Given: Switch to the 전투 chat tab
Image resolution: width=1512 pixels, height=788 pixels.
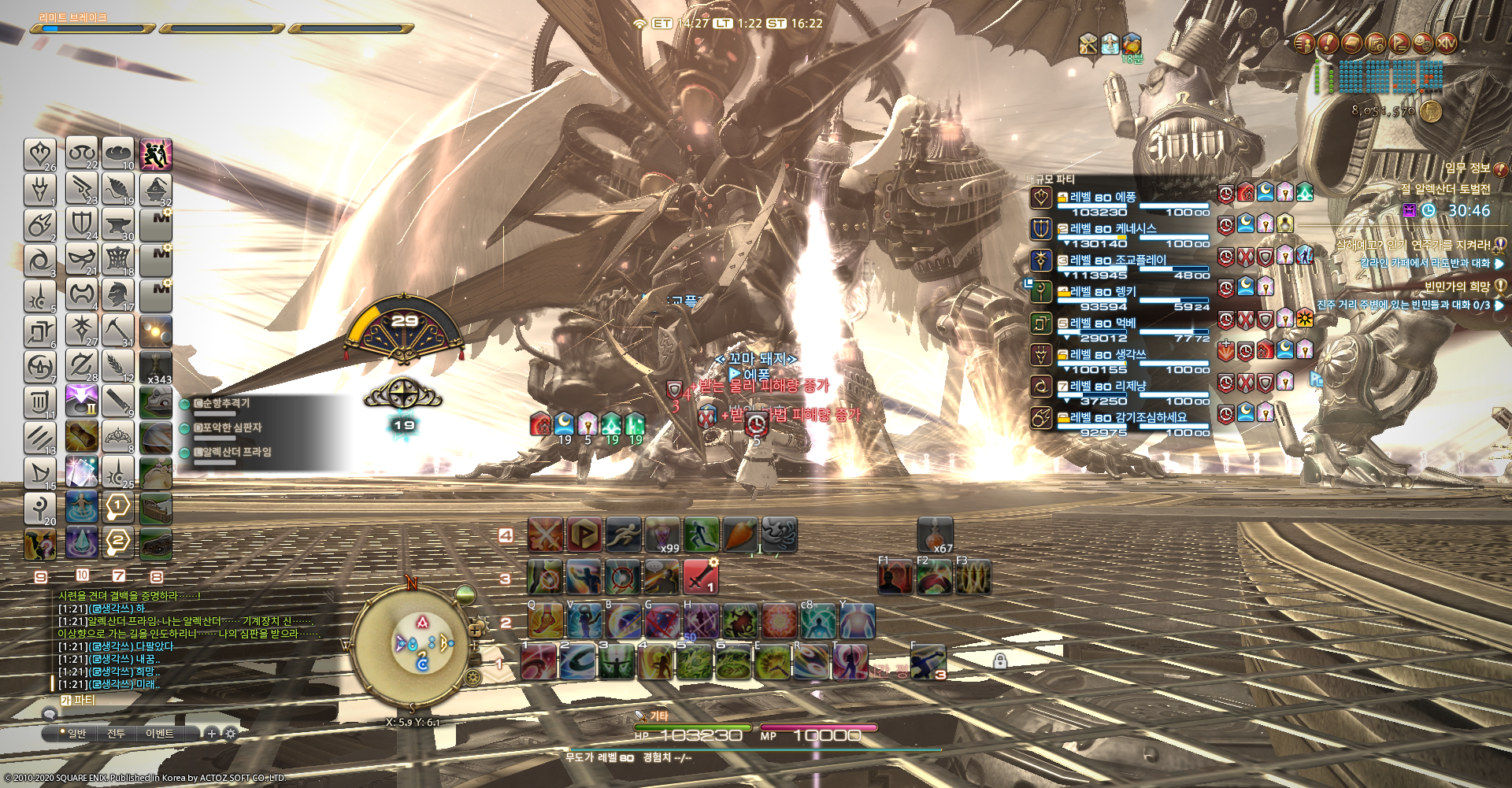Looking at the screenshot, I should coord(117,733).
